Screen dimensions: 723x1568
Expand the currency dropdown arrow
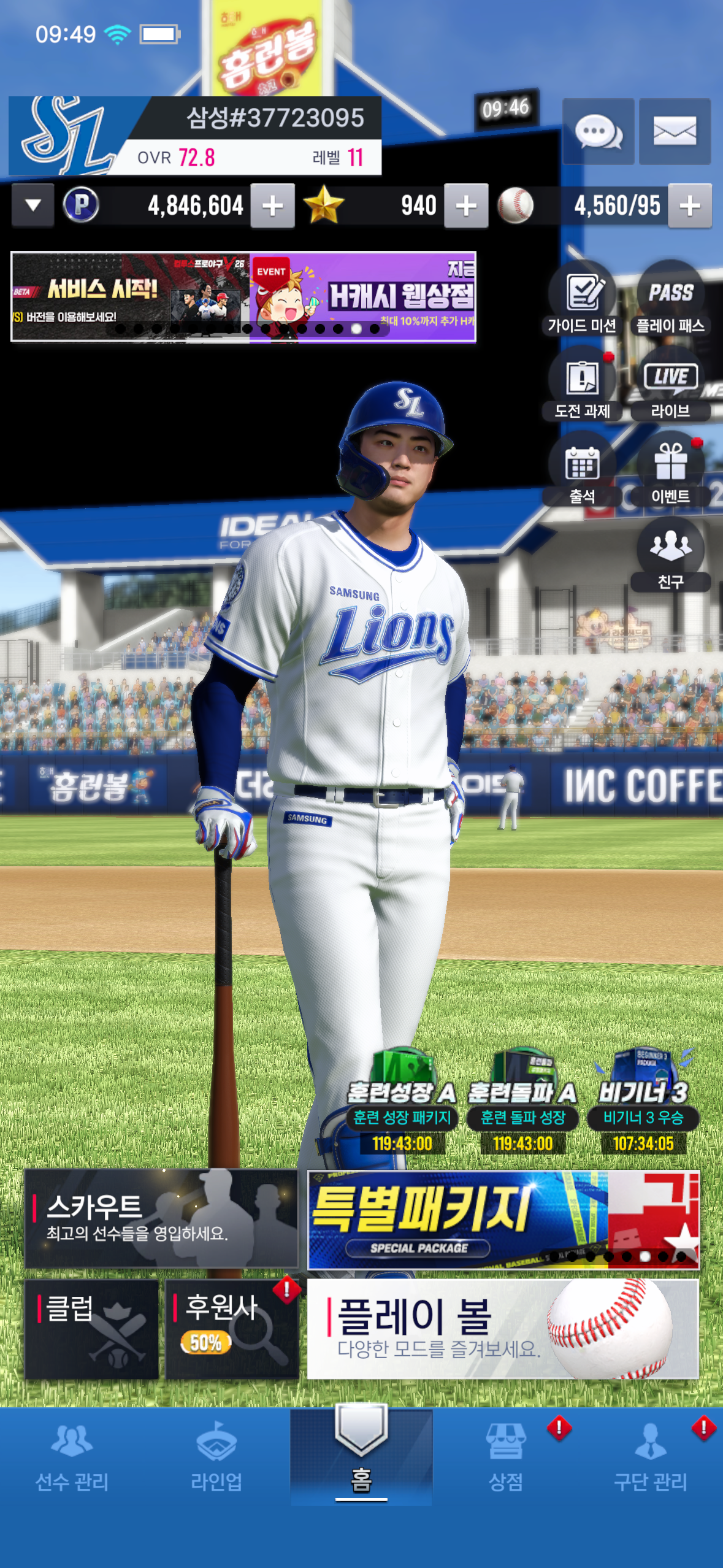33,206
